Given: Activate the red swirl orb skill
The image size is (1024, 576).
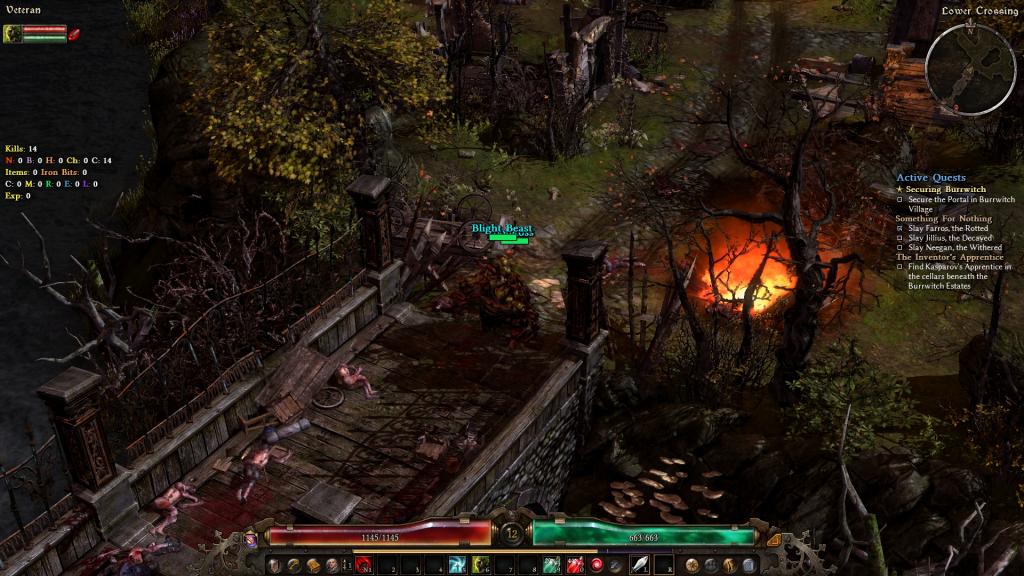Looking at the screenshot, I should 597,565.
